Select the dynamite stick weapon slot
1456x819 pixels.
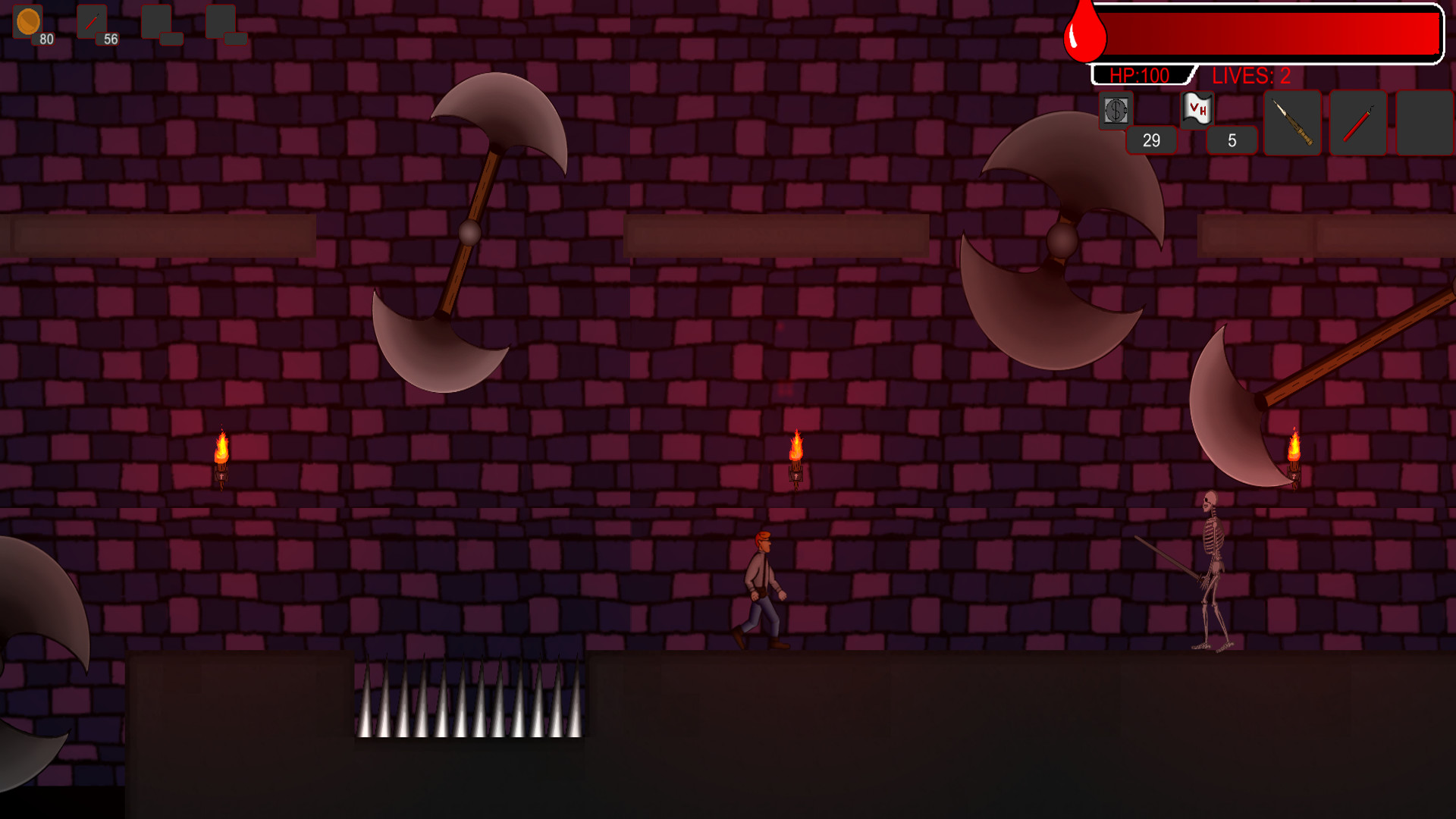(x=1357, y=123)
